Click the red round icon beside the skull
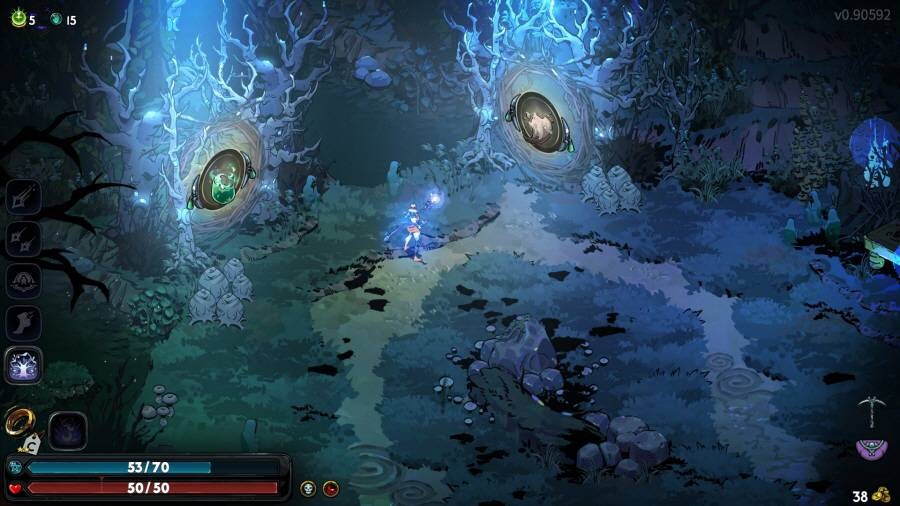Image resolution: width=900 pixels, height=506 pixels. pyautogui.click(x=331, y=488)
